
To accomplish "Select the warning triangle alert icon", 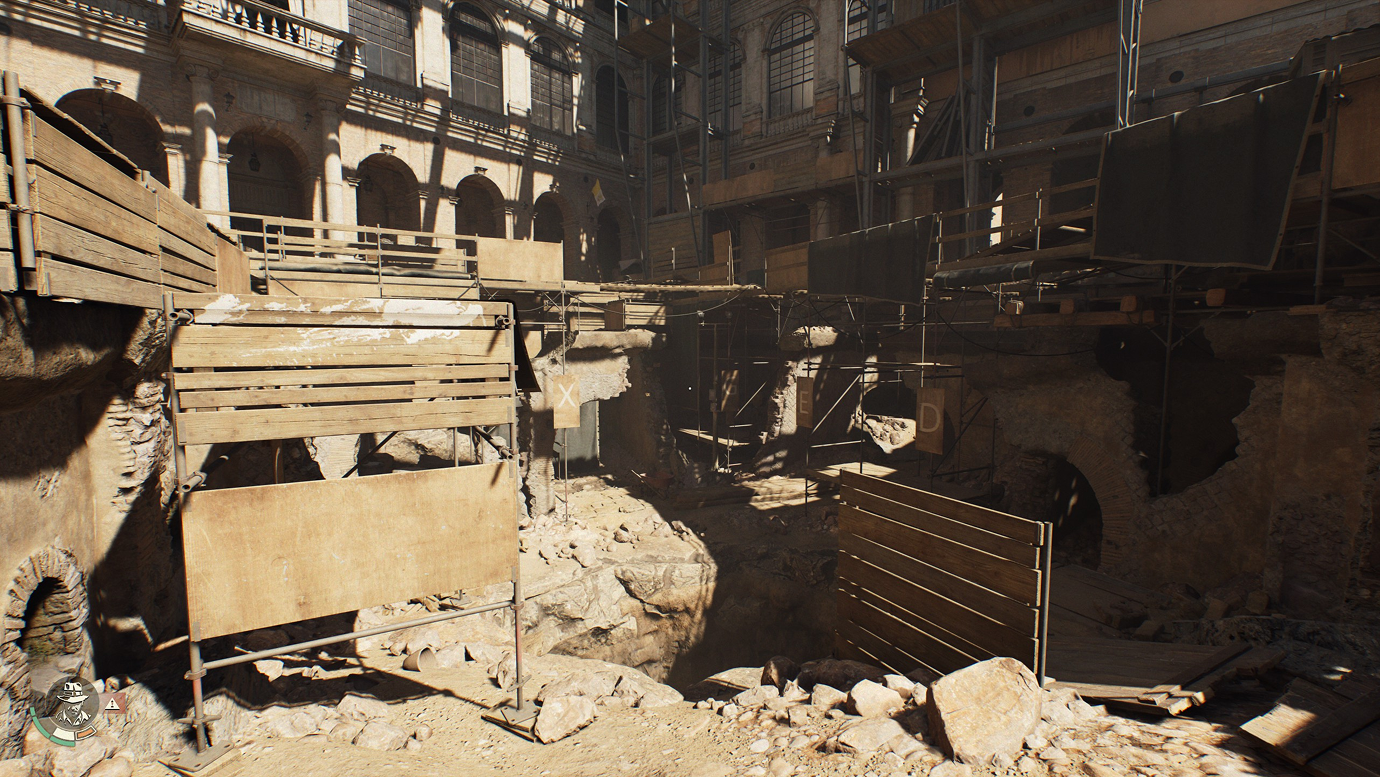I will (111, 704).
